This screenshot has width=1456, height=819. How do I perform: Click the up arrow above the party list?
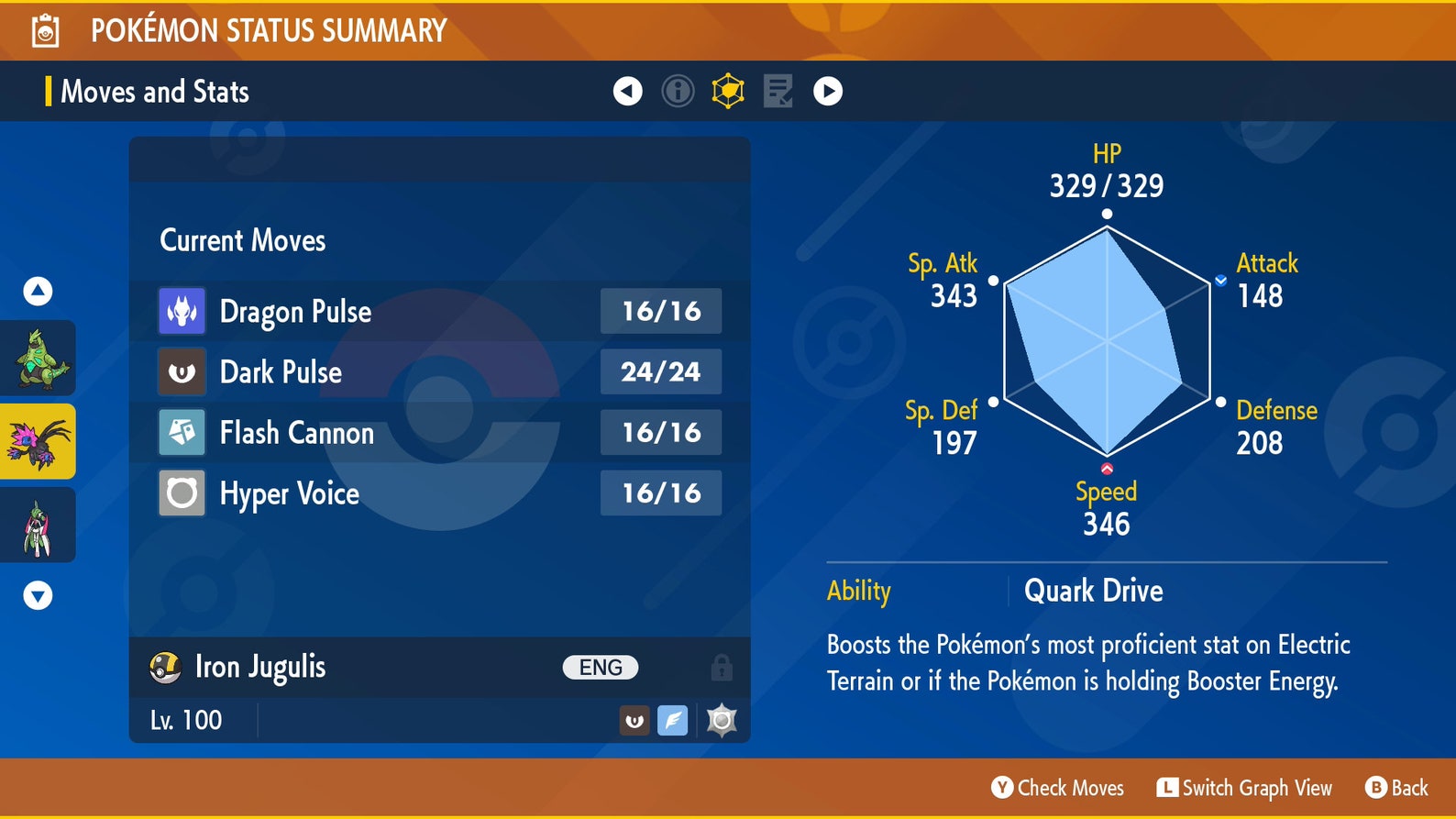tap(38, 290)
